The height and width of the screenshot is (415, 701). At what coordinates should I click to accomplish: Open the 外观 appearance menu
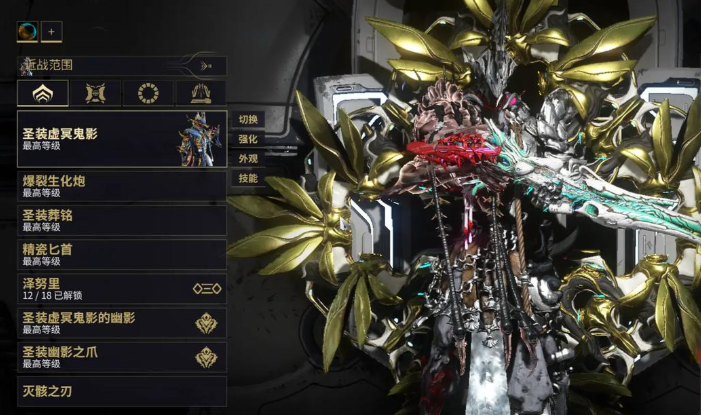[x=248, y=159]
